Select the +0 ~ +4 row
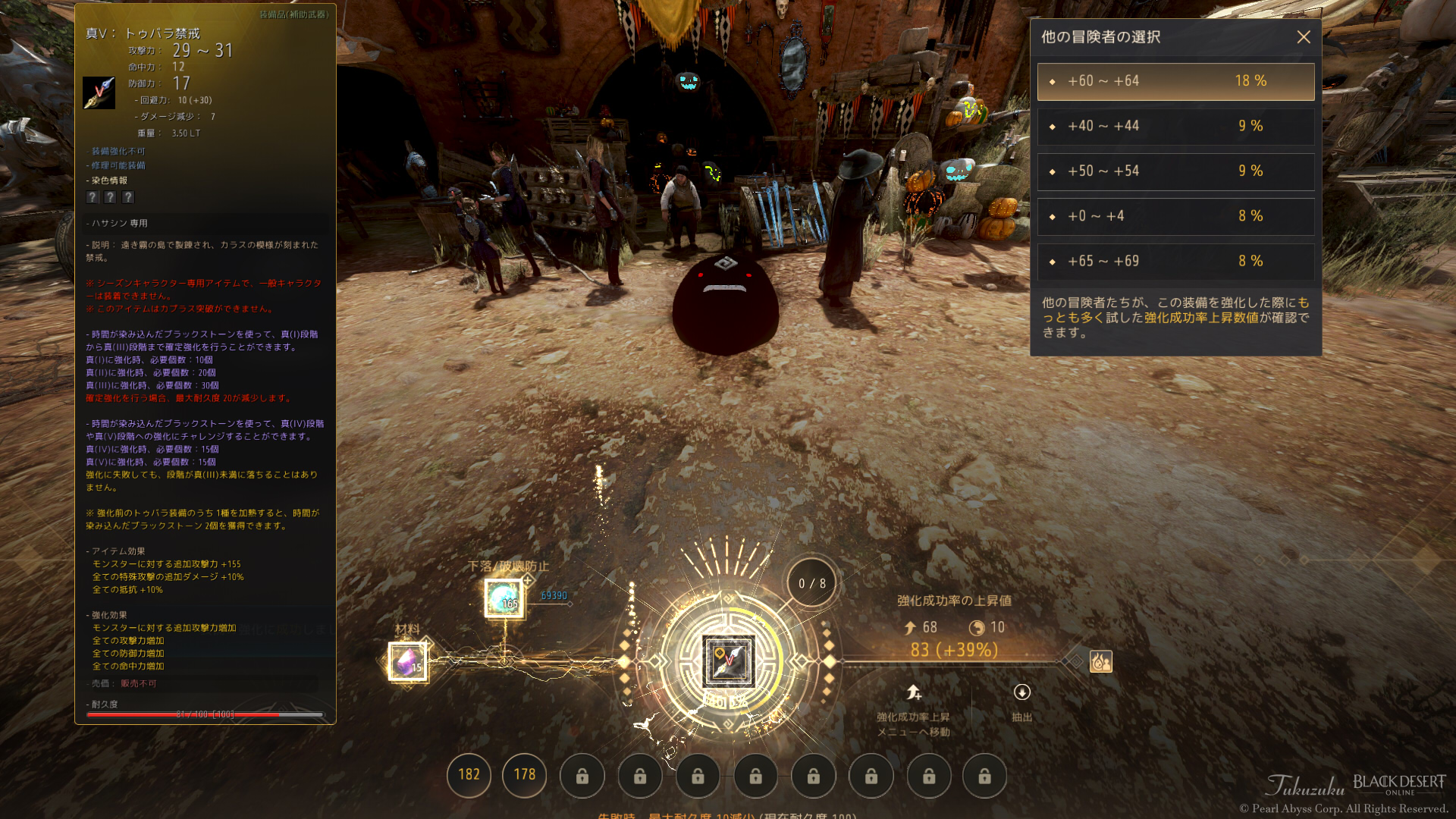The image size is (1456, 819). [x=1175, y=216]
